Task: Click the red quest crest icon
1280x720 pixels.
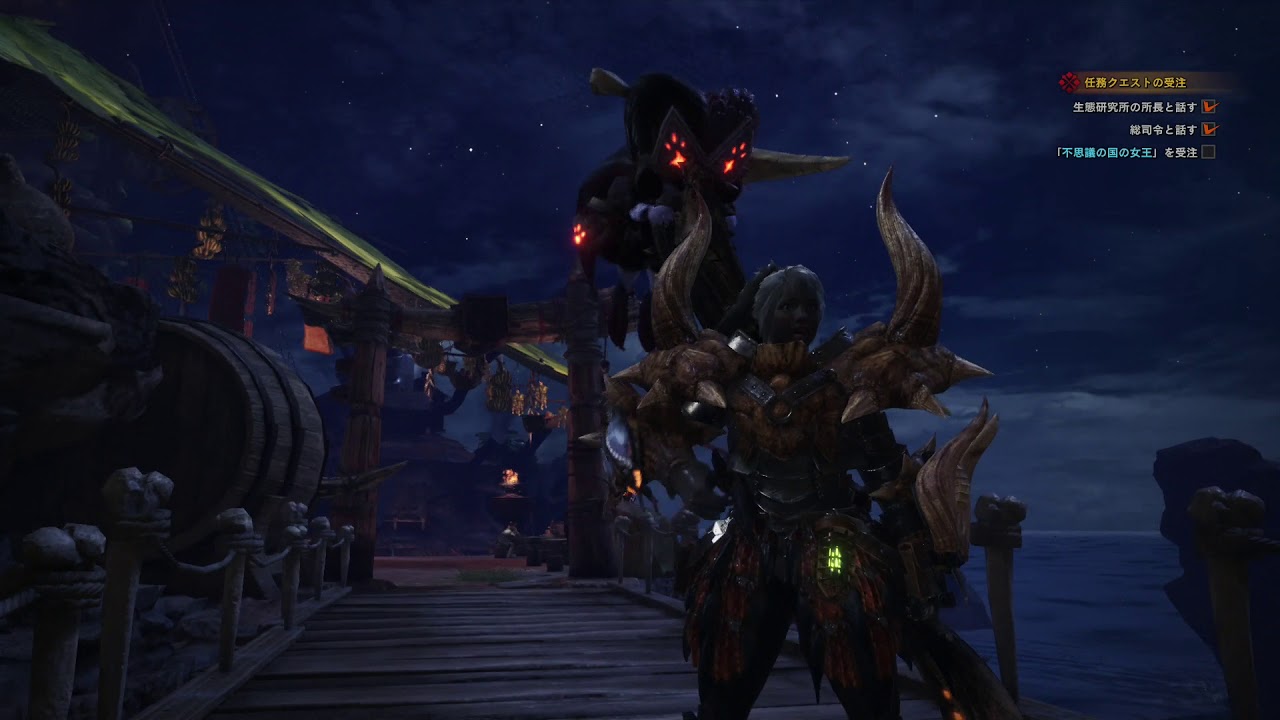Action: coord(1068,80)
